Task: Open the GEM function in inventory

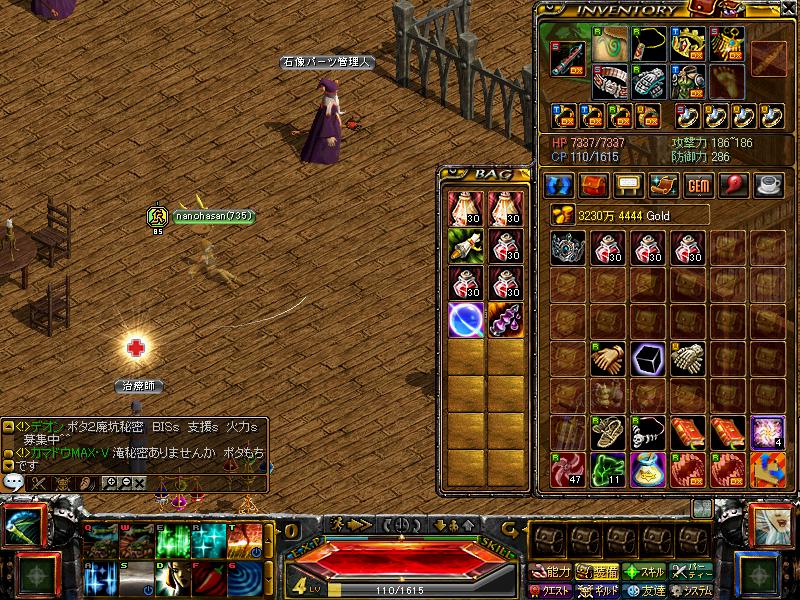Action: 698,186
